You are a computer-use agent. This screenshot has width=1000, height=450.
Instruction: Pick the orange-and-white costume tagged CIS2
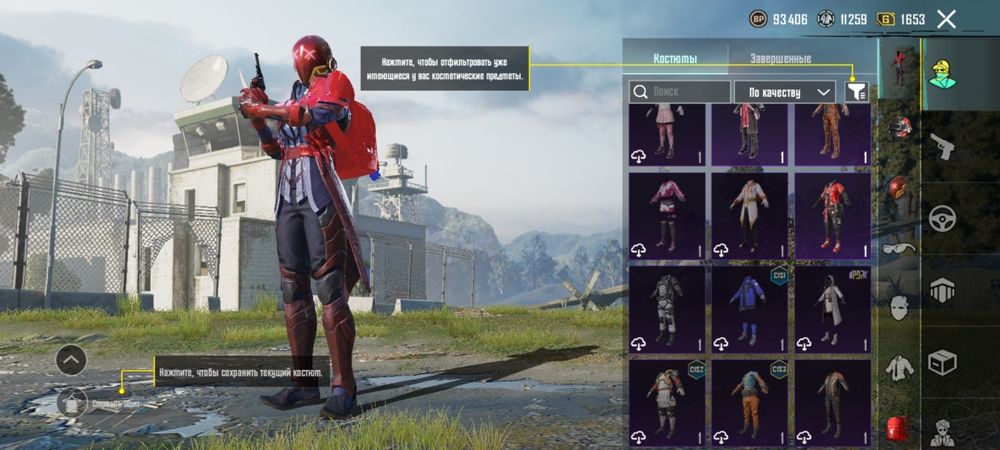pyautogui.click(x=666, y=402)
